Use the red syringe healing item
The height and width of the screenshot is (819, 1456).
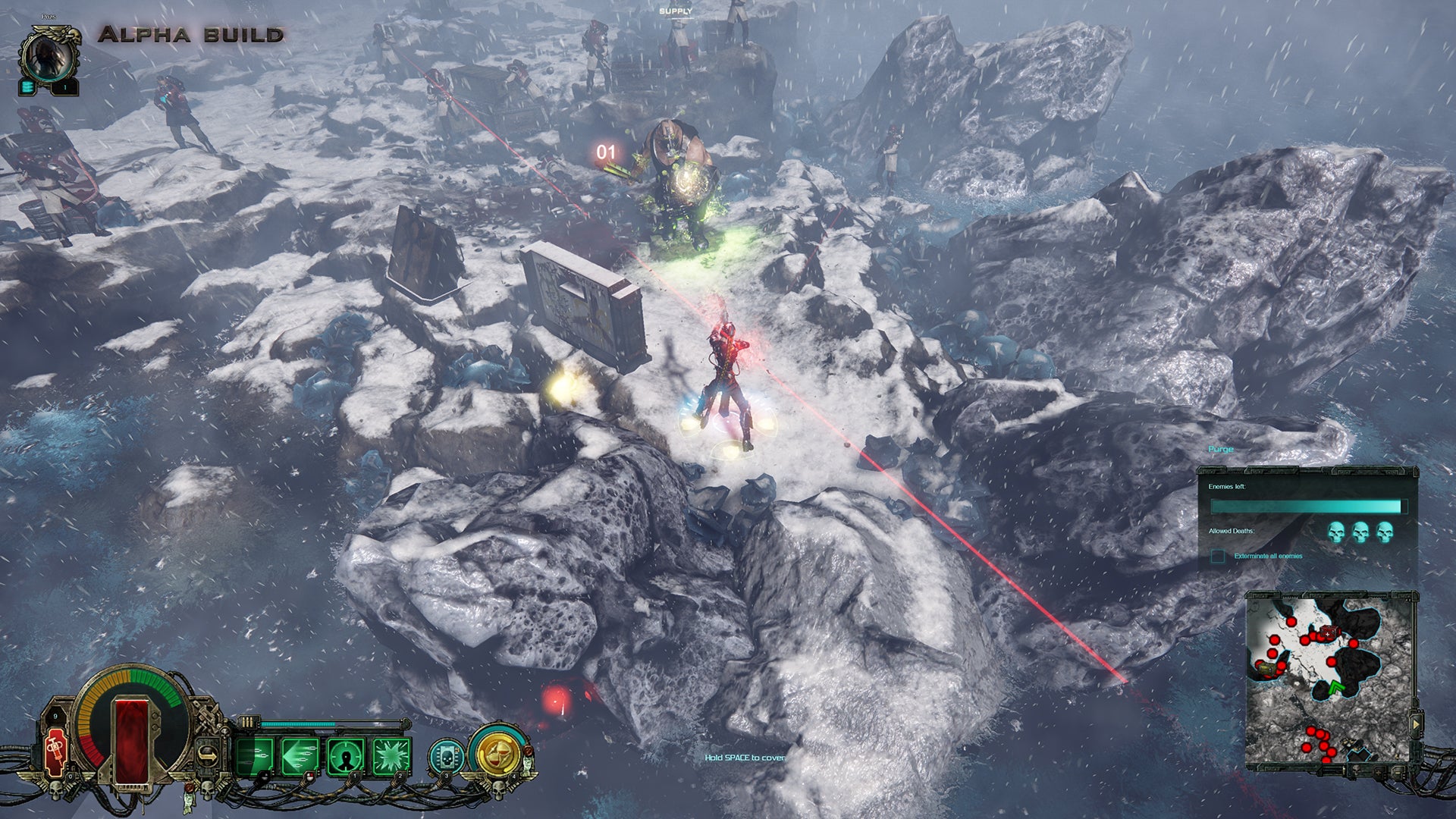tap(55, 752)
